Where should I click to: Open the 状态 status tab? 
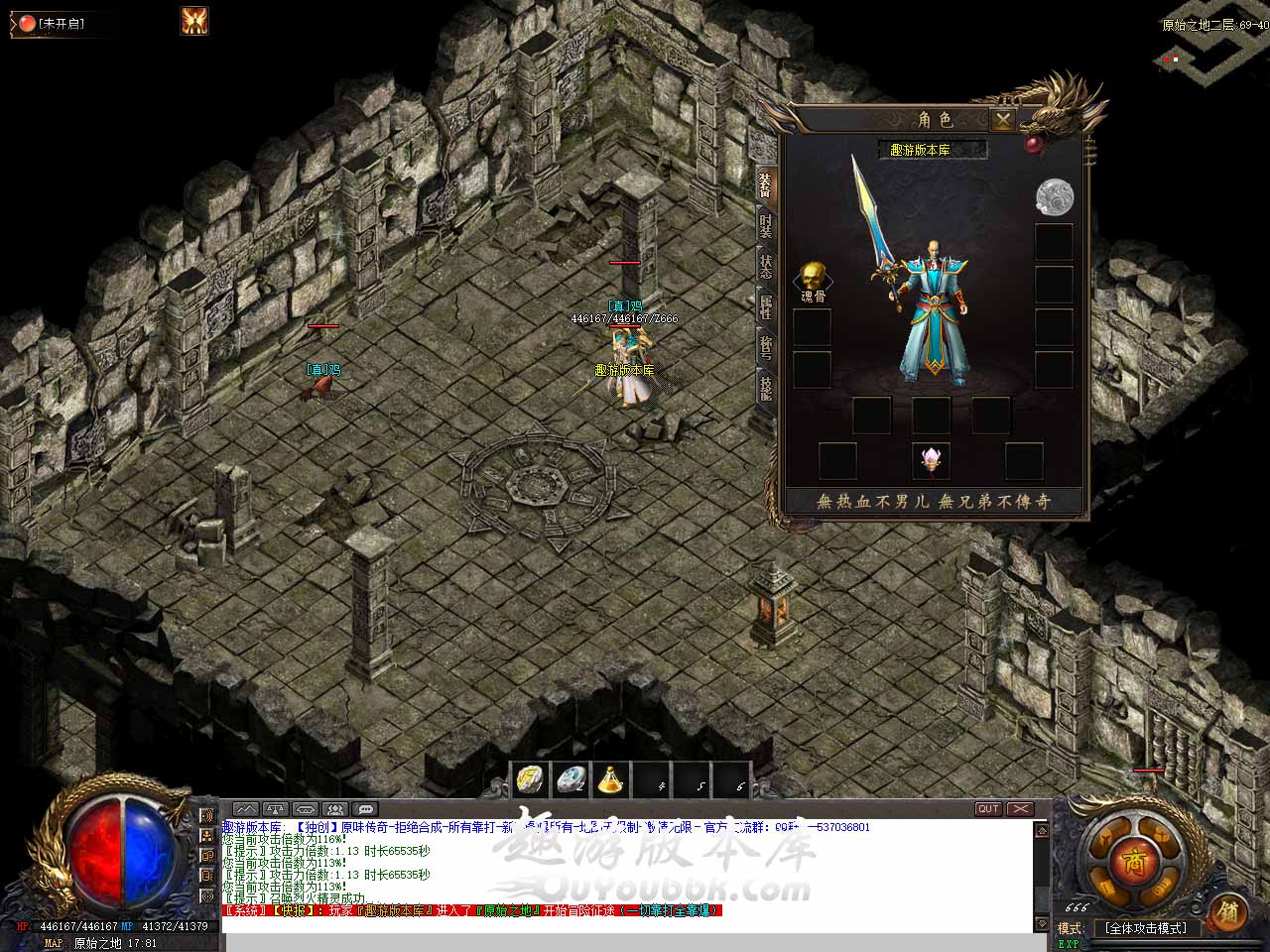coord(765,266)
